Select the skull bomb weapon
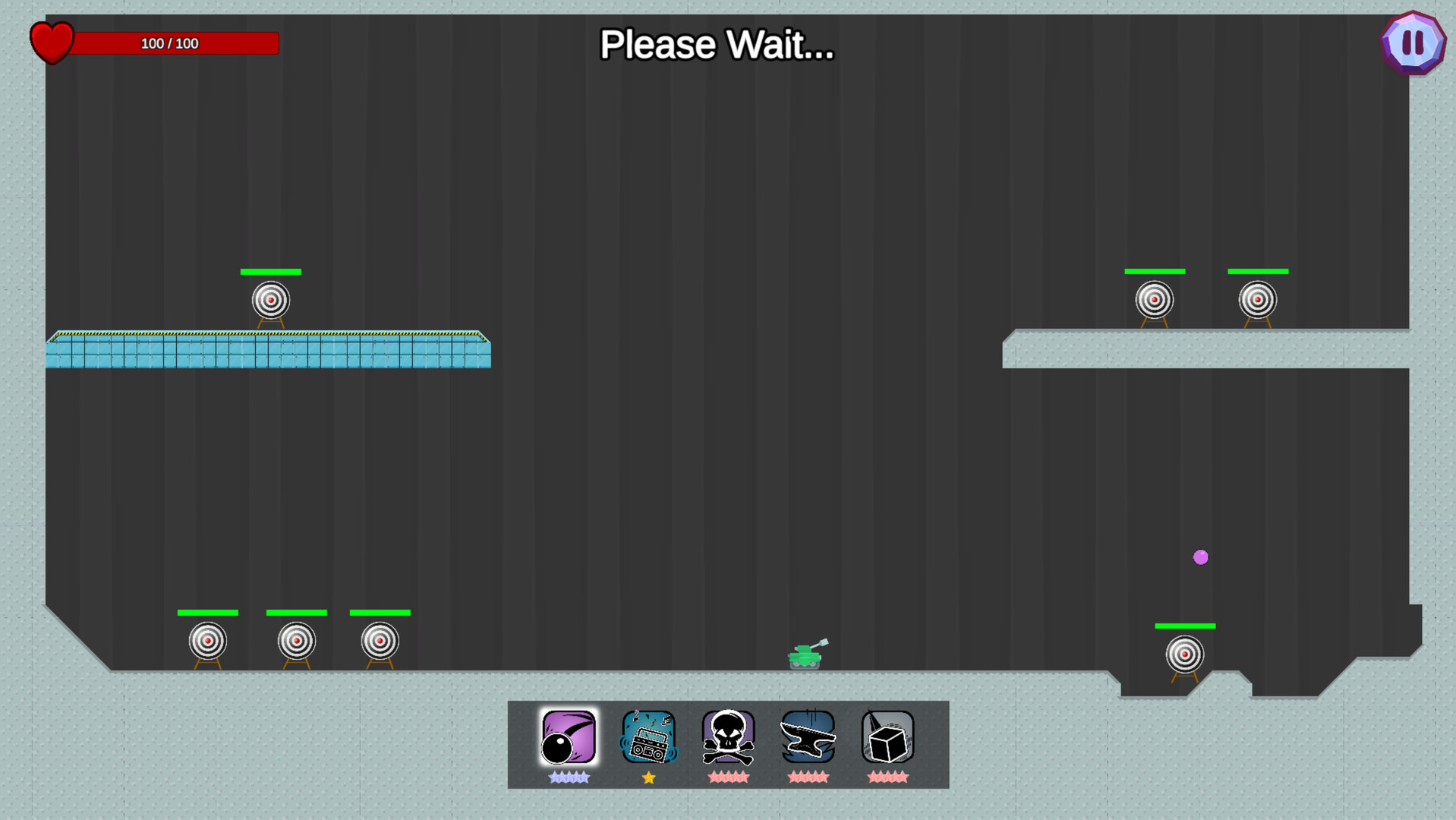Screen dimensions: 1456x820 [727, 736]
